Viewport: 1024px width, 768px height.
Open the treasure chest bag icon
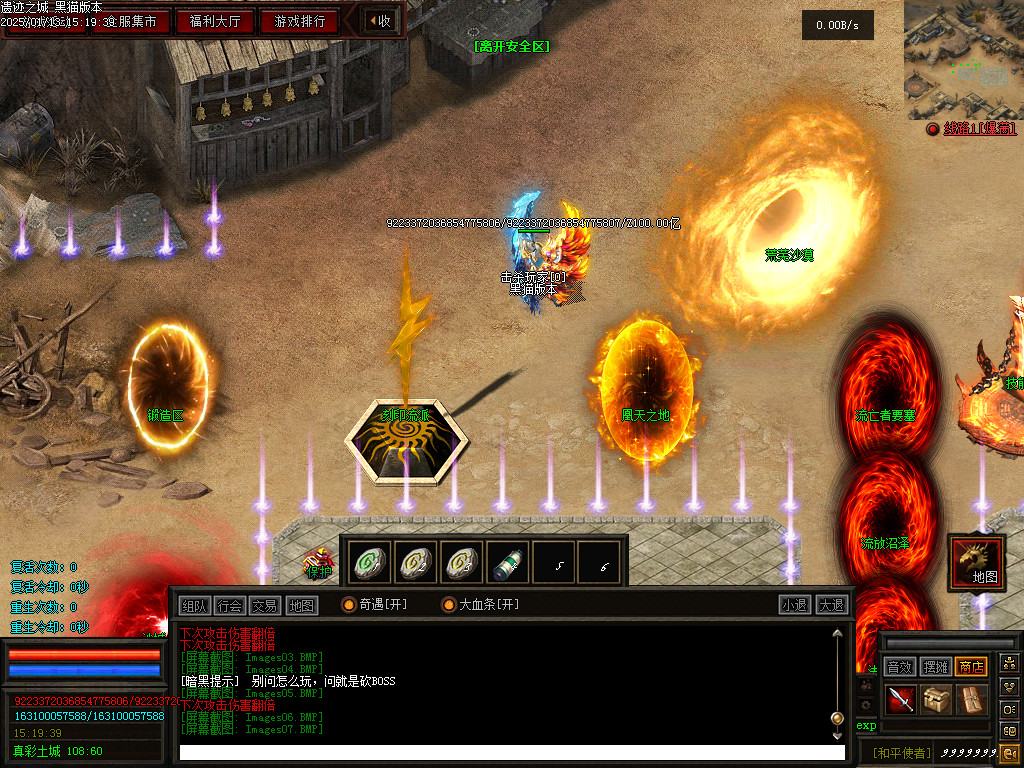pos(937,700)
